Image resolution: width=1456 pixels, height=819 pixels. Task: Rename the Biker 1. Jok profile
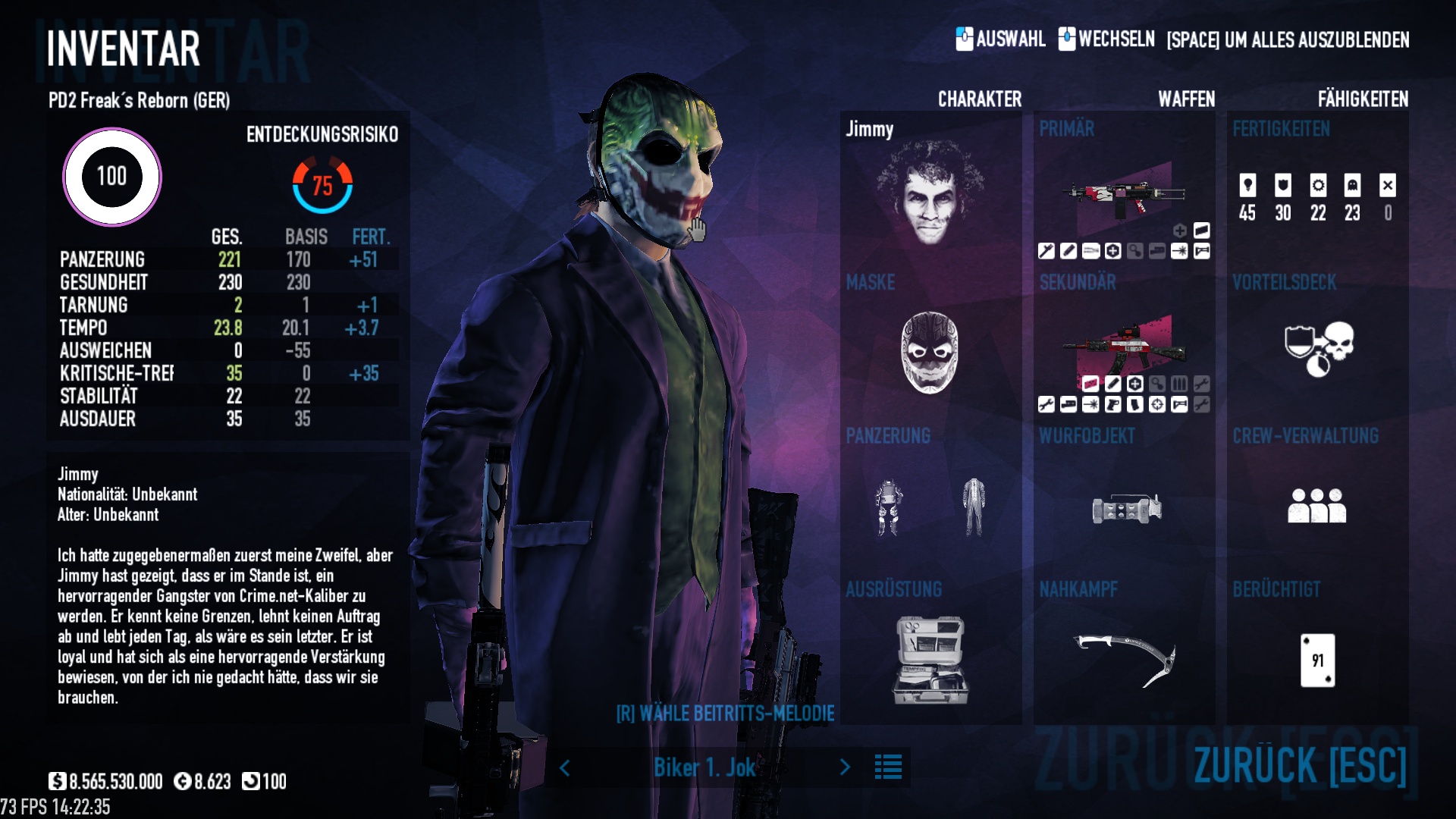pyautogui.click(x=704, y=767)
